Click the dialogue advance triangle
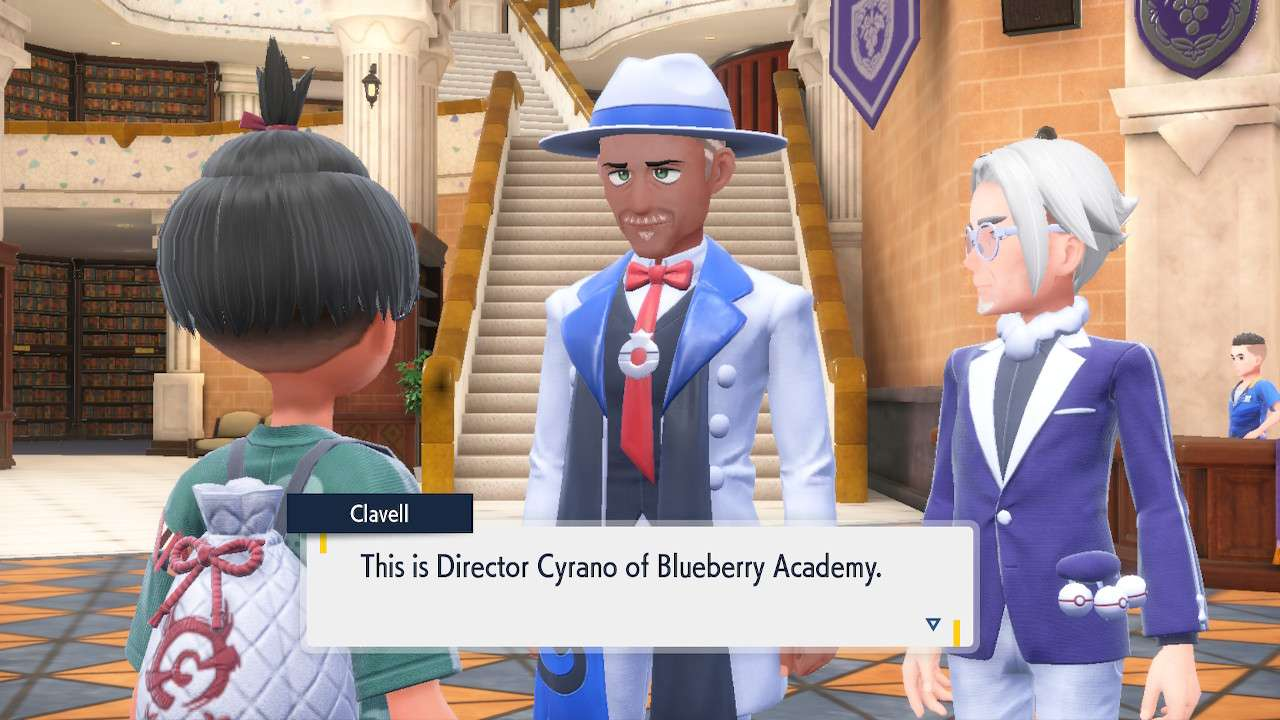Image resolution: width=1280 pixels, height=720 pixels. coord(932,622)
